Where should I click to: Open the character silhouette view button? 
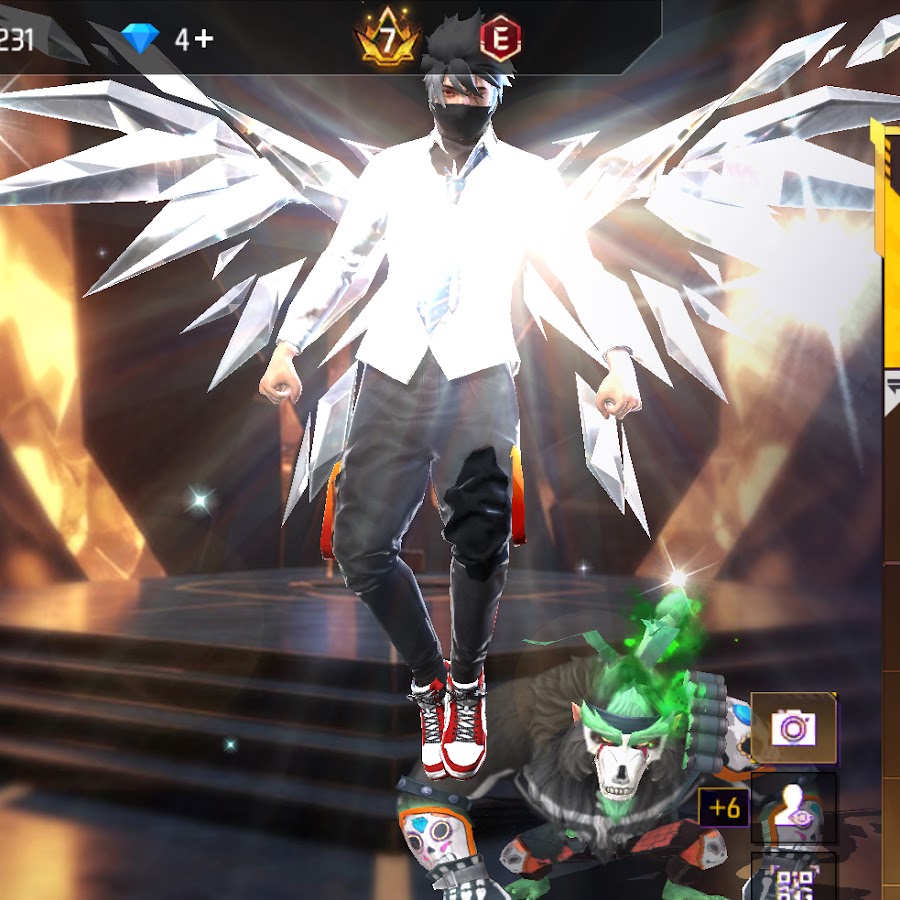[794, 808]
